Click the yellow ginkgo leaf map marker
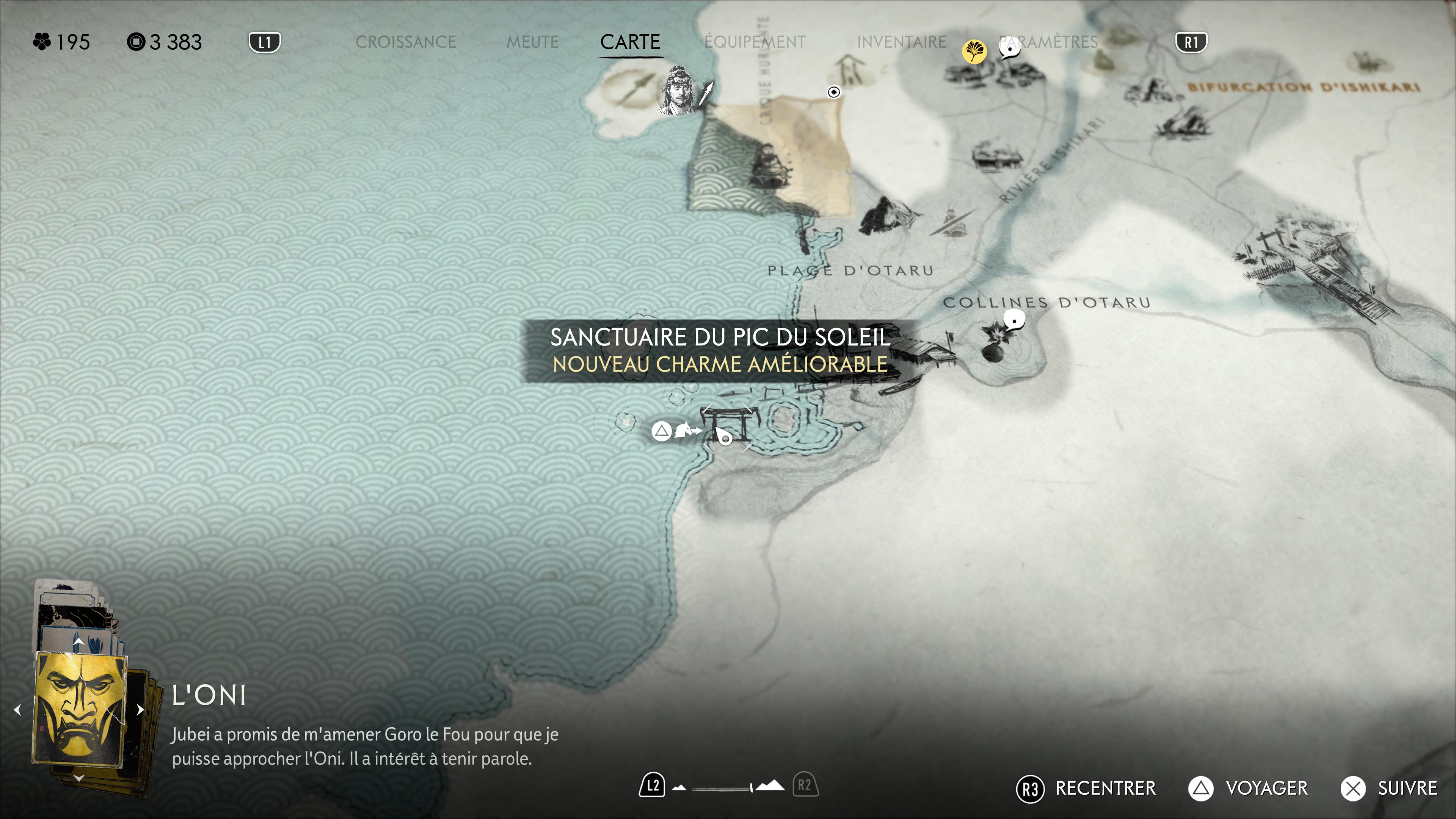 tap(974, 52)
